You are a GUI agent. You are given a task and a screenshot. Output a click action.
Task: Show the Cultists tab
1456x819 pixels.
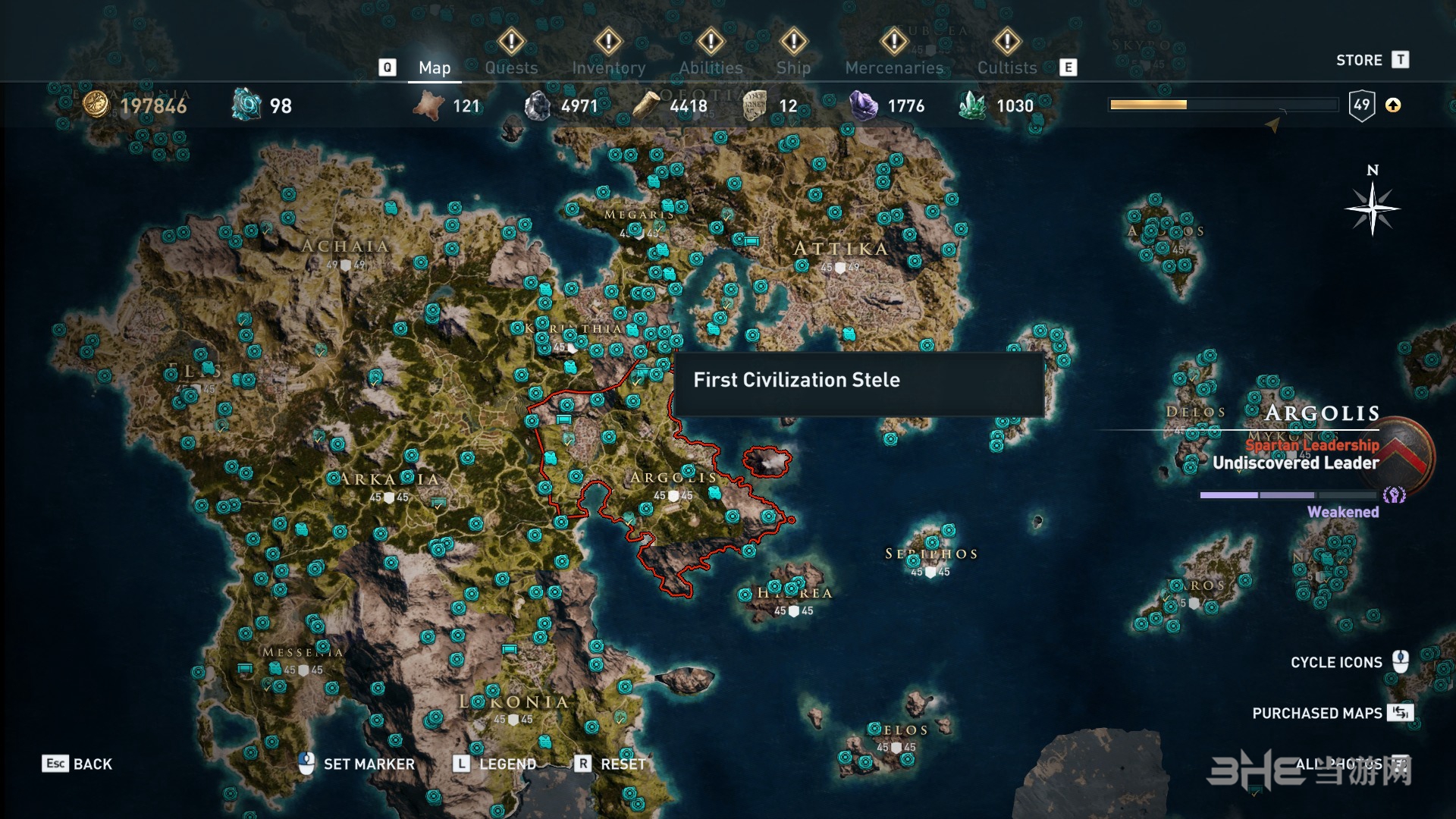pyautogui.click(x=1006, y=67)
